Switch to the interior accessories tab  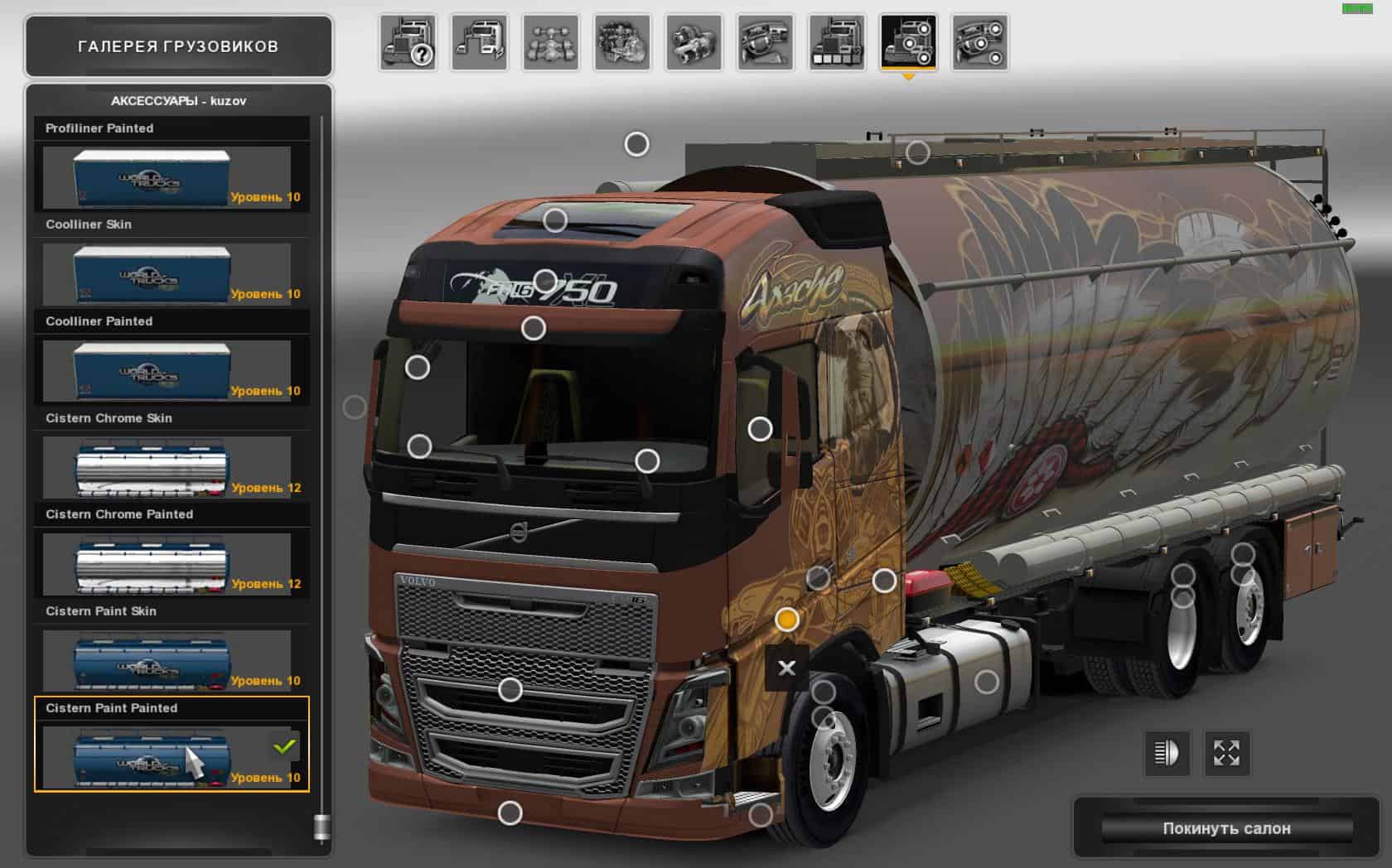(980, 43)
